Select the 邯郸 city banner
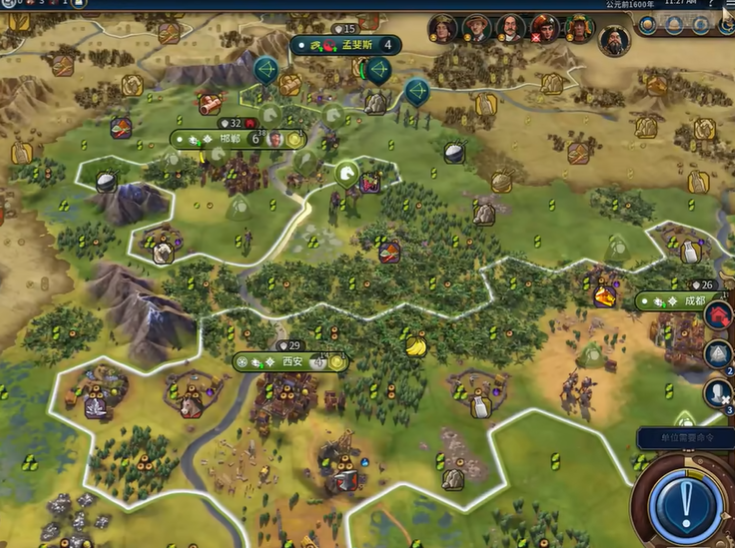735x548 pixels. pyautogui.click(x=237, y=139)
